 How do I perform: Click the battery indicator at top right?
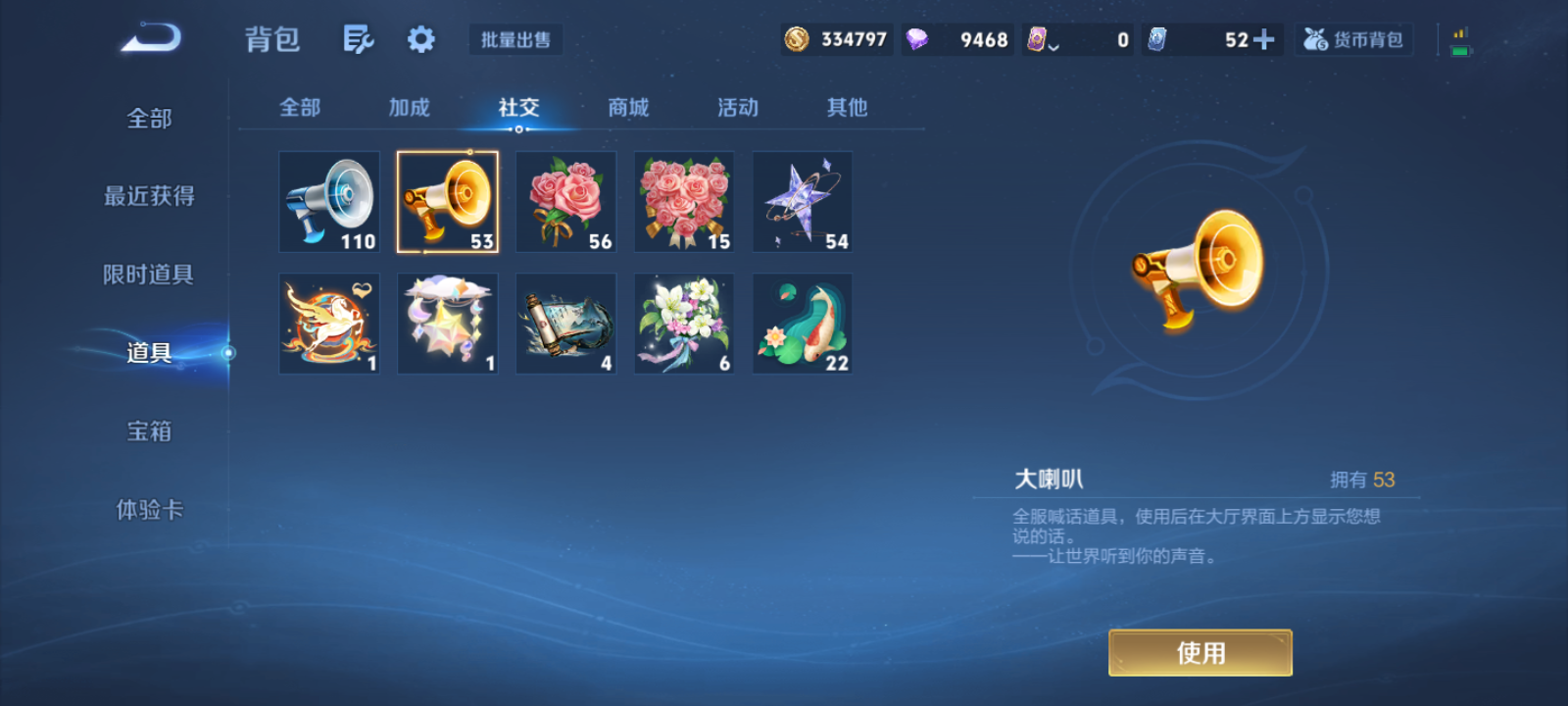pyautogui.click(x=1459, y=40)
